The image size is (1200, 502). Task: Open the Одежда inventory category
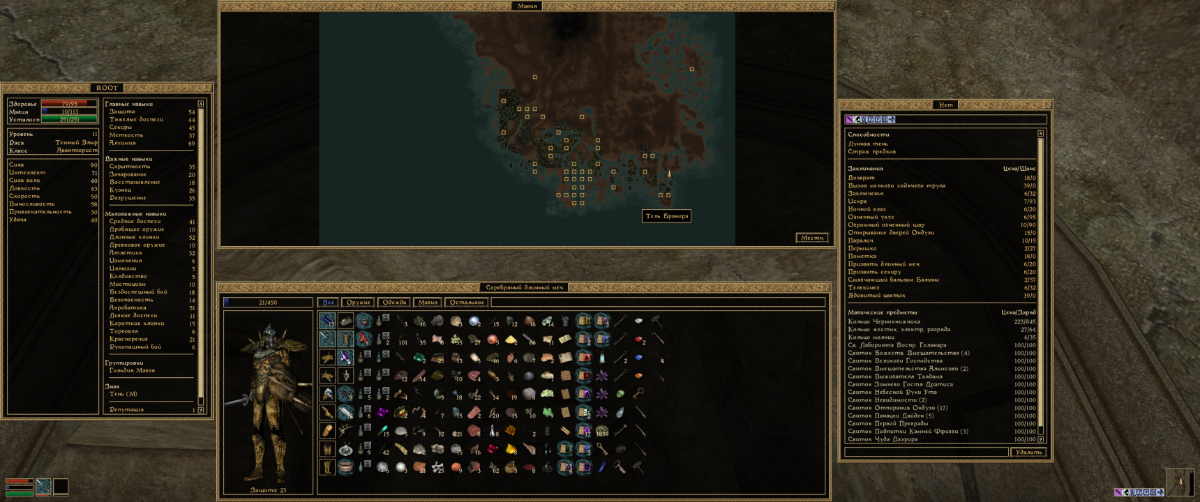[x=394, y=302]
